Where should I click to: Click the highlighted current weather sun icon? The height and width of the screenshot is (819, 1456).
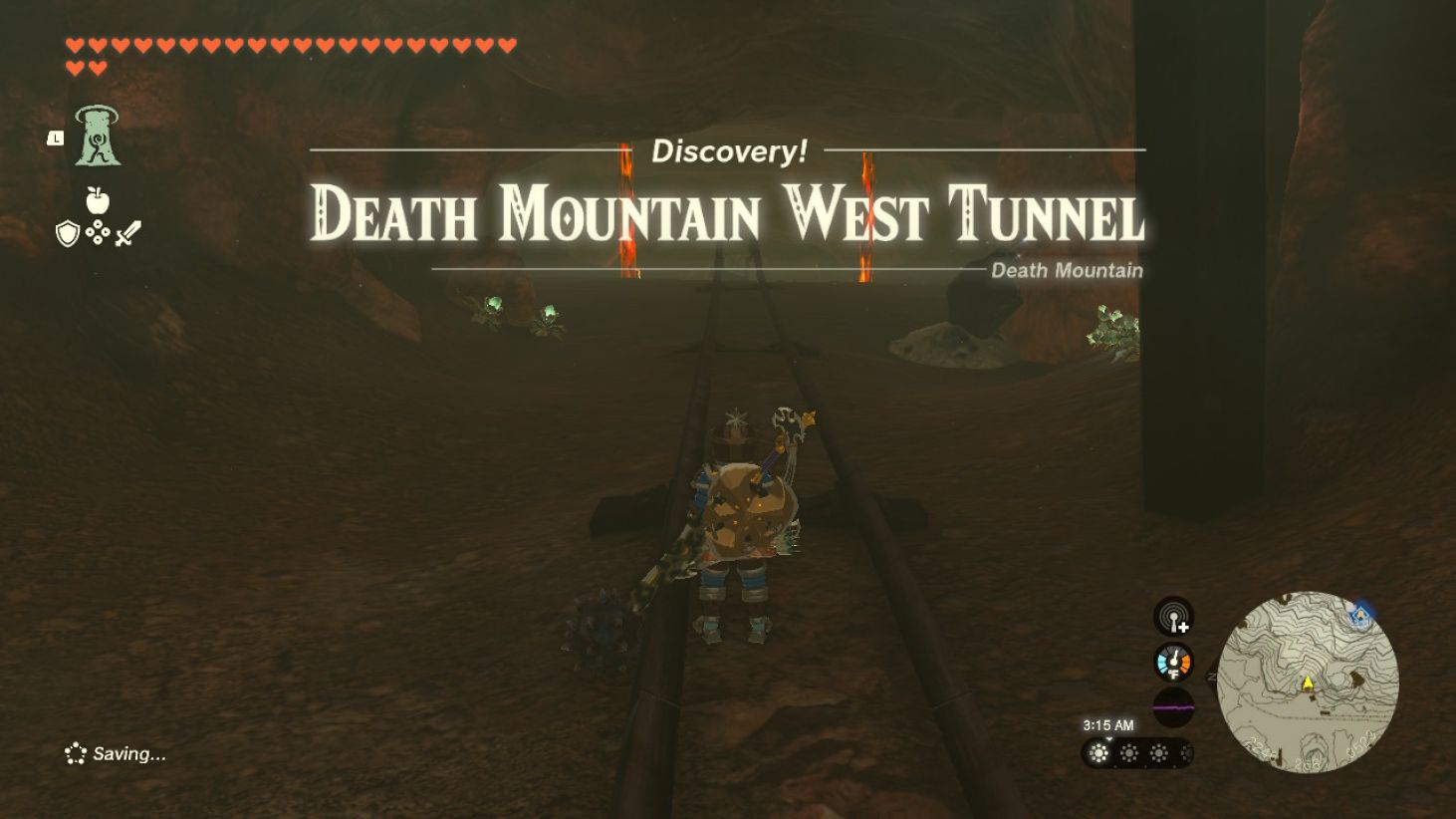pyautogui.click(x=1099, y=755)
